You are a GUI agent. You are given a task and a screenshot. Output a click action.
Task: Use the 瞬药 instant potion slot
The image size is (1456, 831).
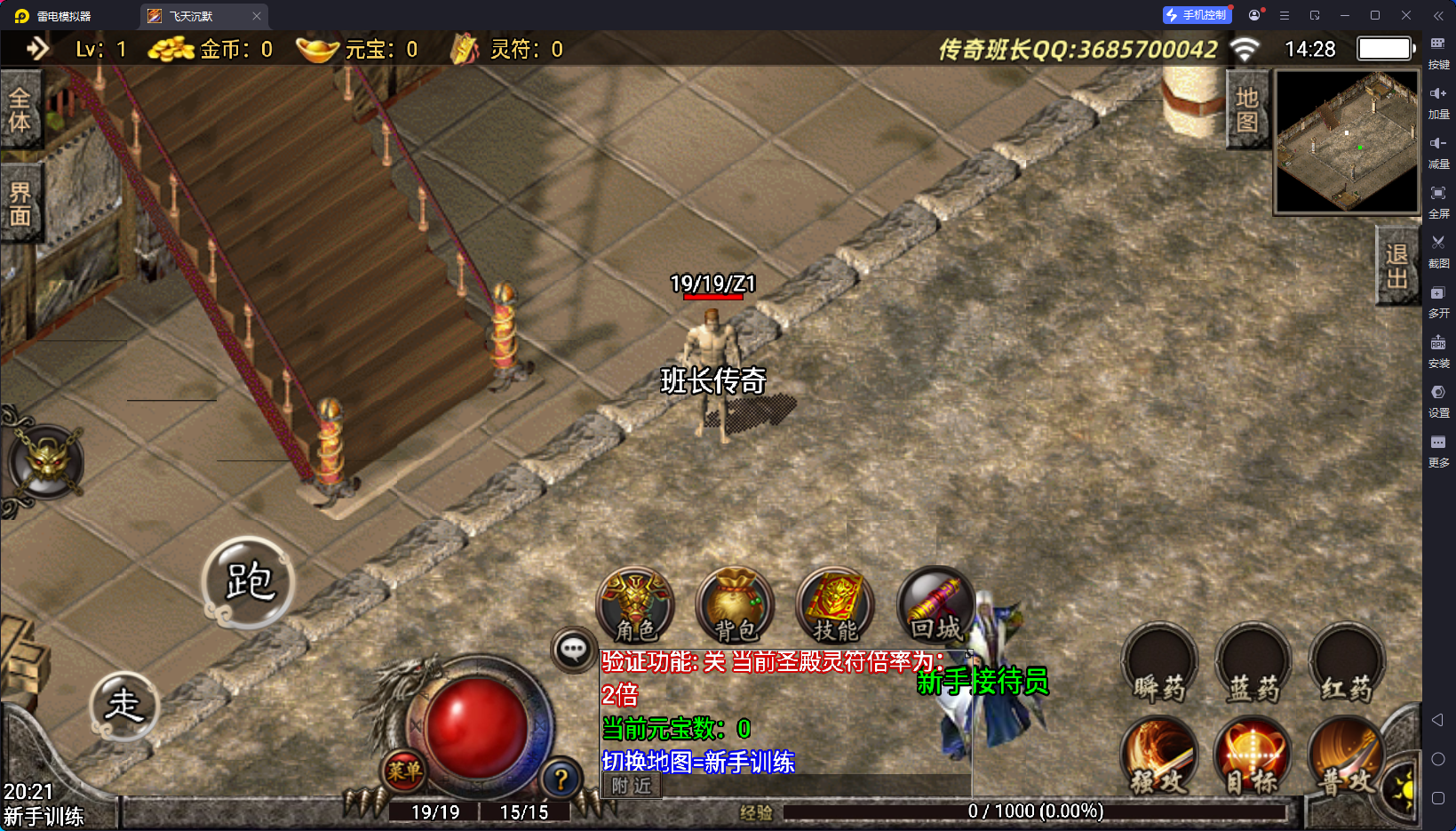[x=1159, y=664]
